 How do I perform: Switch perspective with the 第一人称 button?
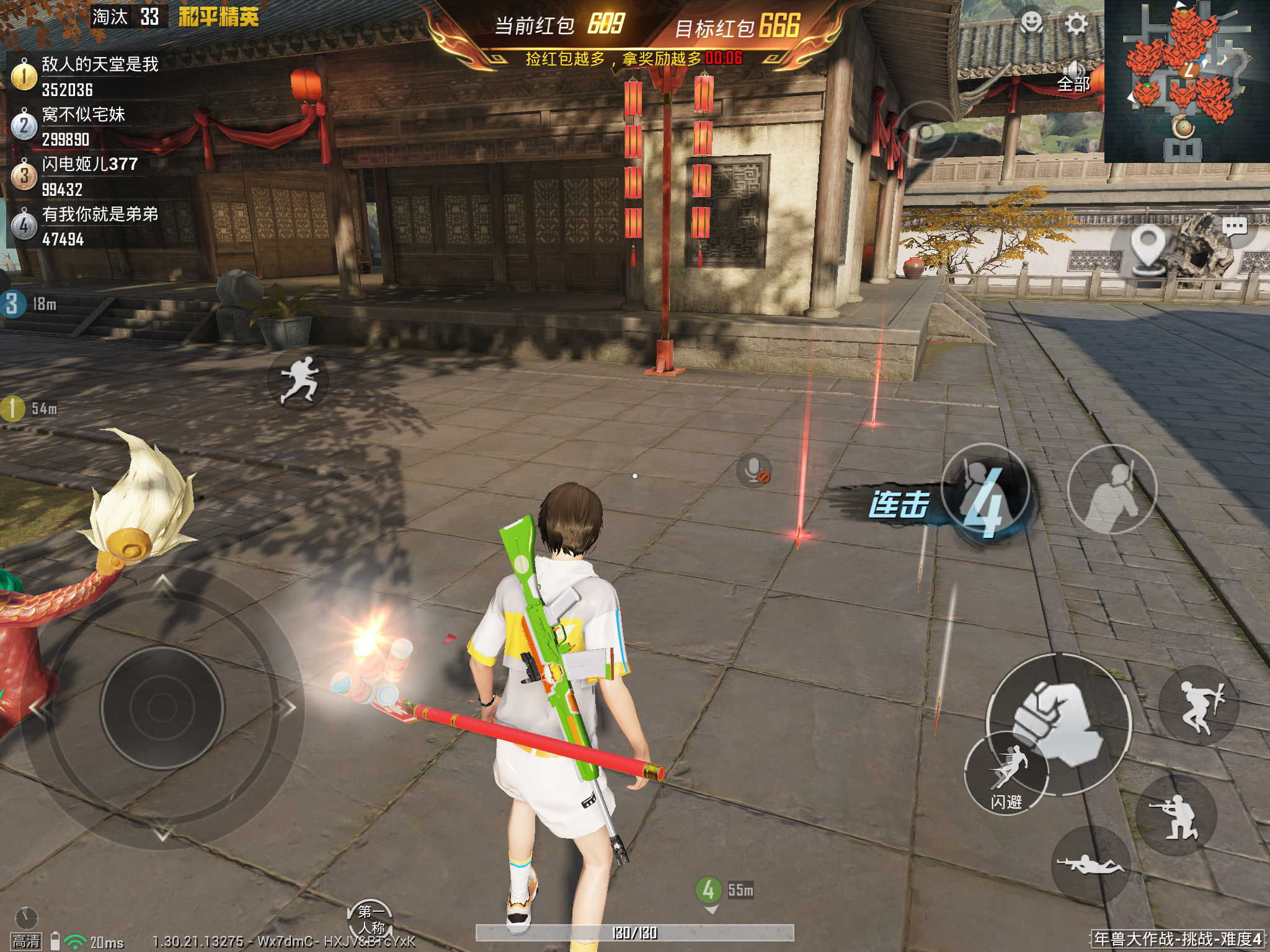pyautogui.click(x=371, y=919)
